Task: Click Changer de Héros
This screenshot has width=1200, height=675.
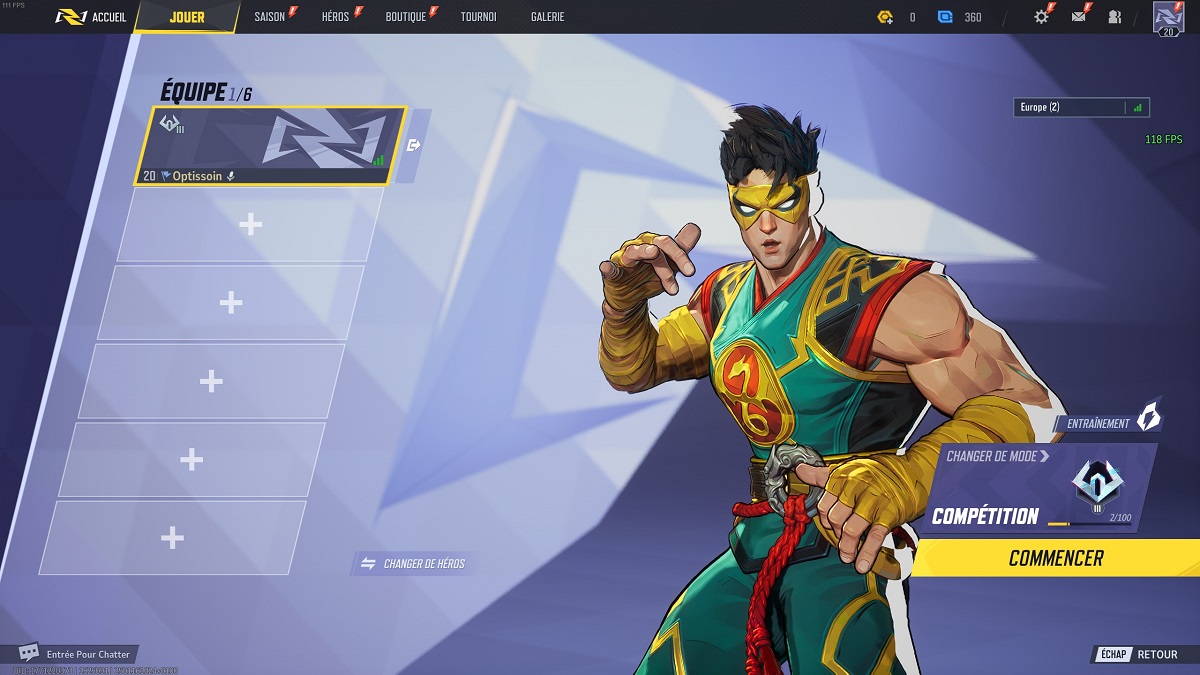Action: coord(413,564)
